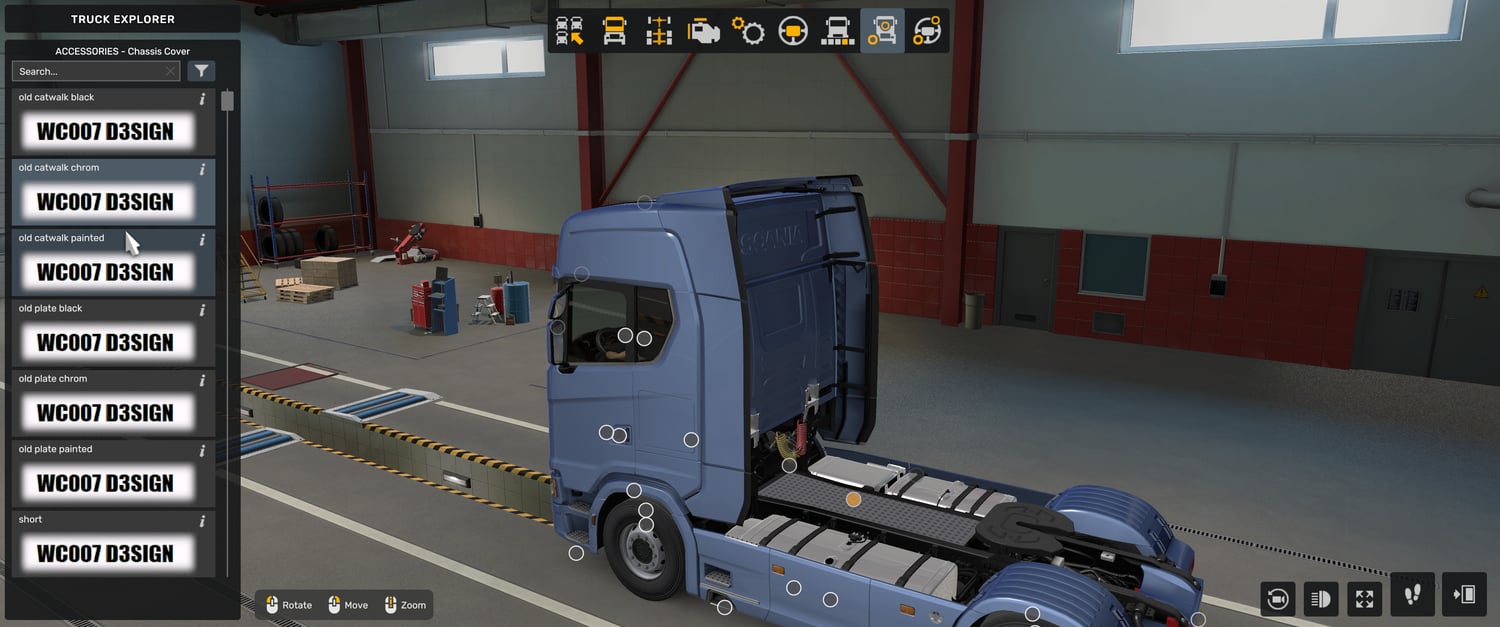Choose the old plate chrom cover

[106, 412]
